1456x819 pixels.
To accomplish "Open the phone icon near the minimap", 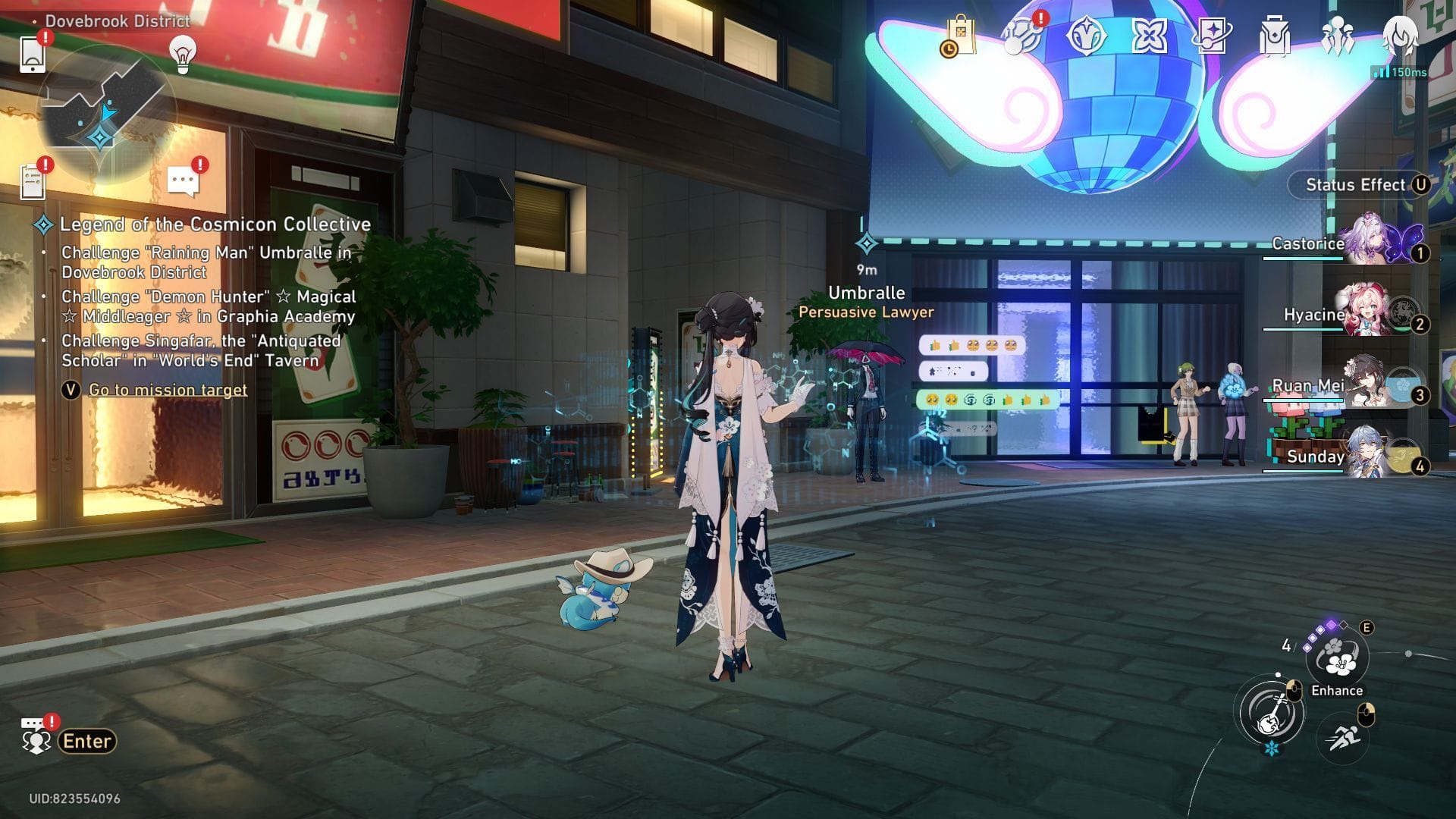I will (32, 53).
